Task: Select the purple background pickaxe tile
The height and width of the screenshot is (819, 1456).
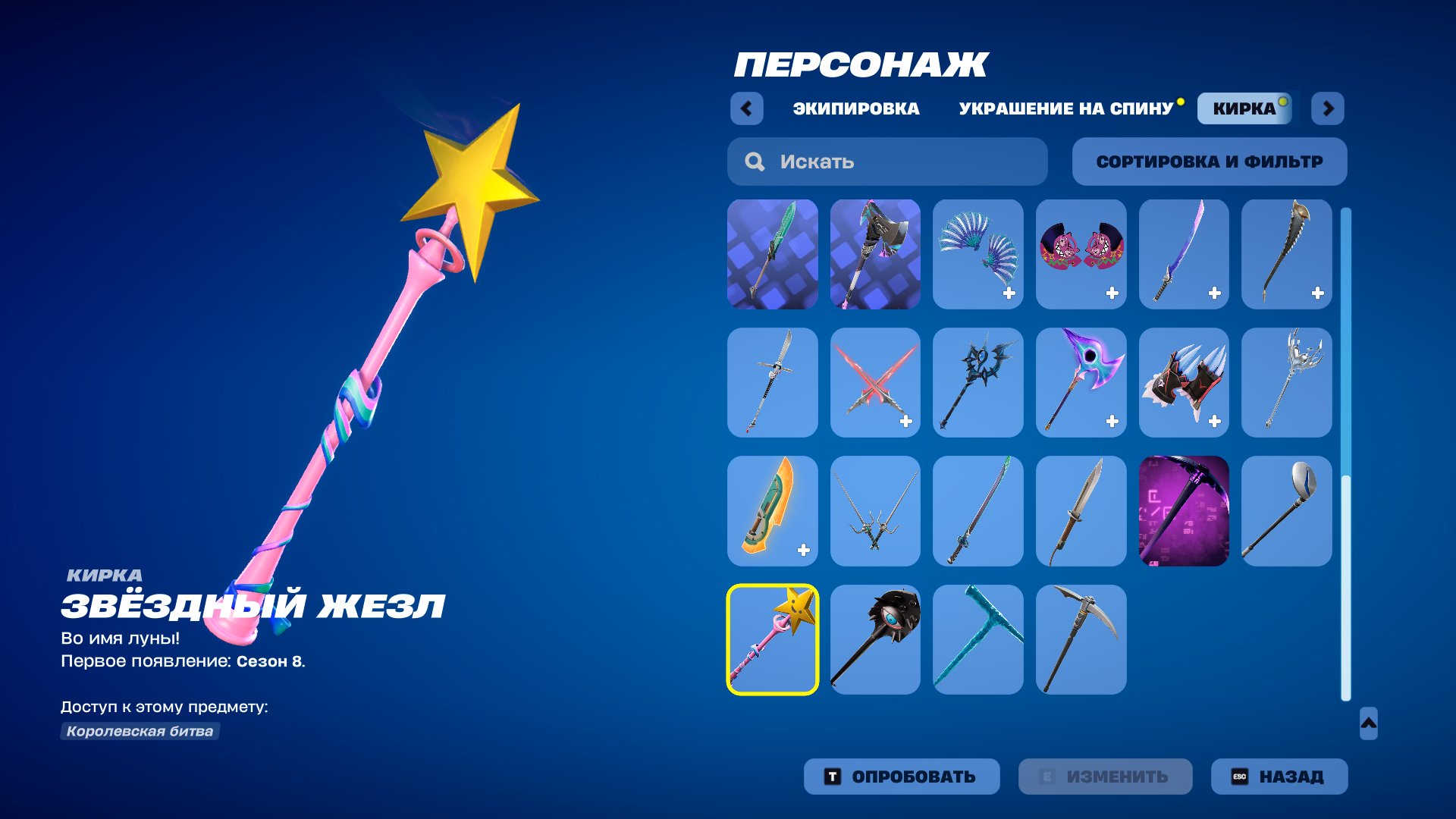Action: click(x=1183, y=510)
